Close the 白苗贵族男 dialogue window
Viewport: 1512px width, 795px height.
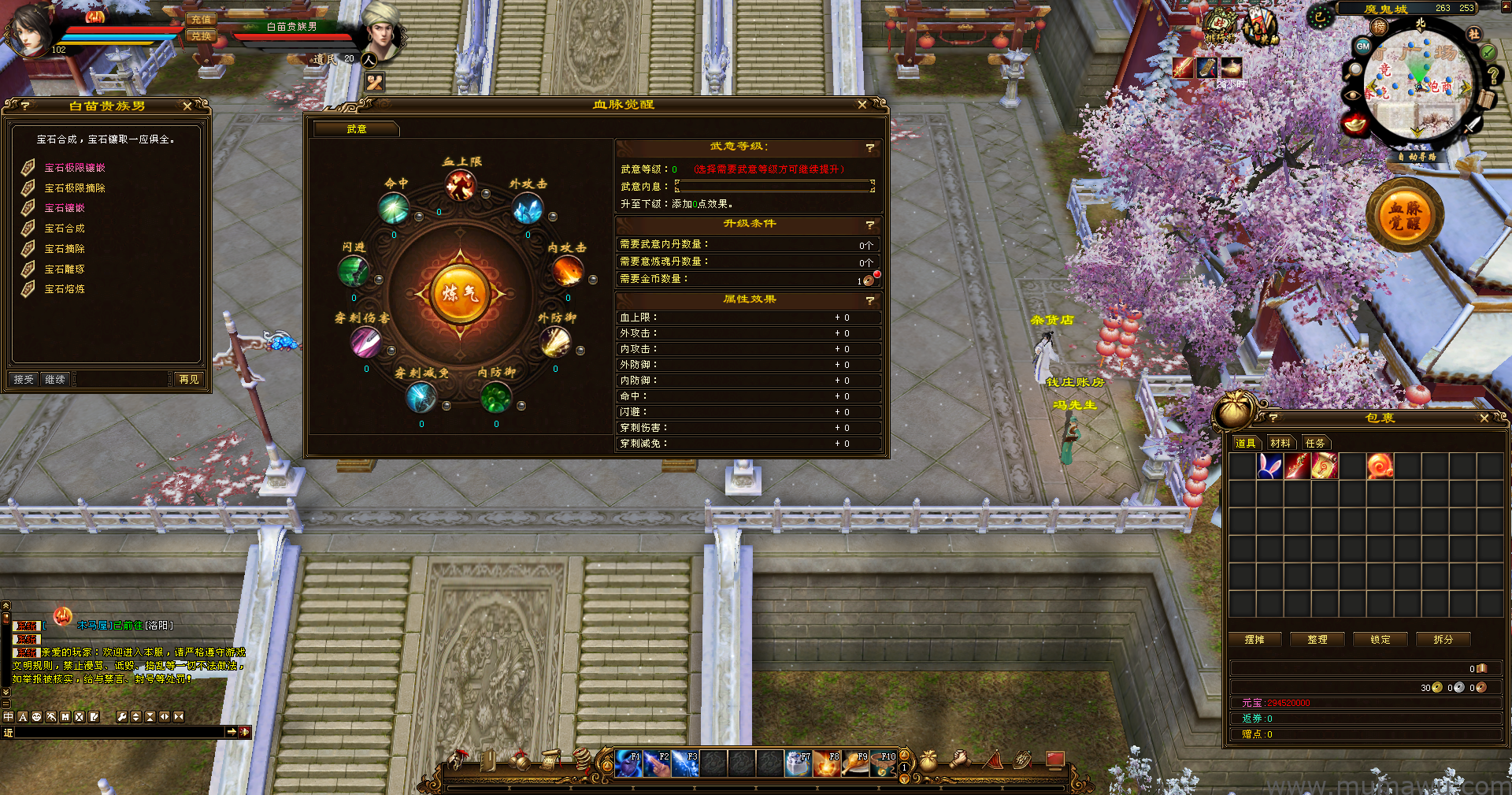coord(187,106)
